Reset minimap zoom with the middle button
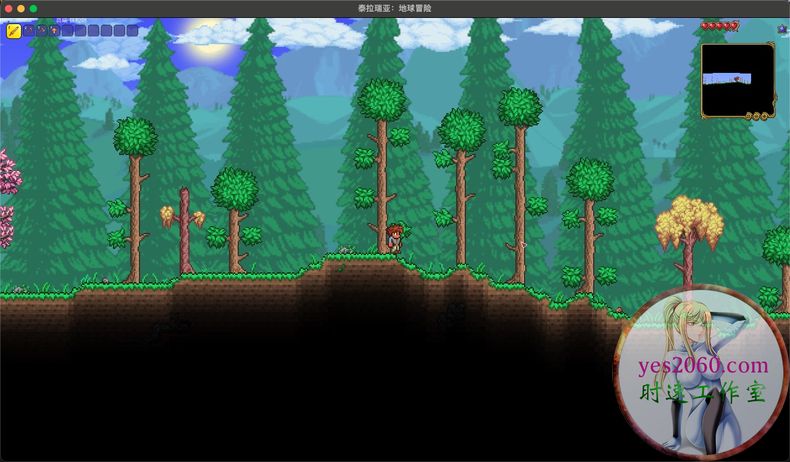The image size is (790, 462). [757, 116]
